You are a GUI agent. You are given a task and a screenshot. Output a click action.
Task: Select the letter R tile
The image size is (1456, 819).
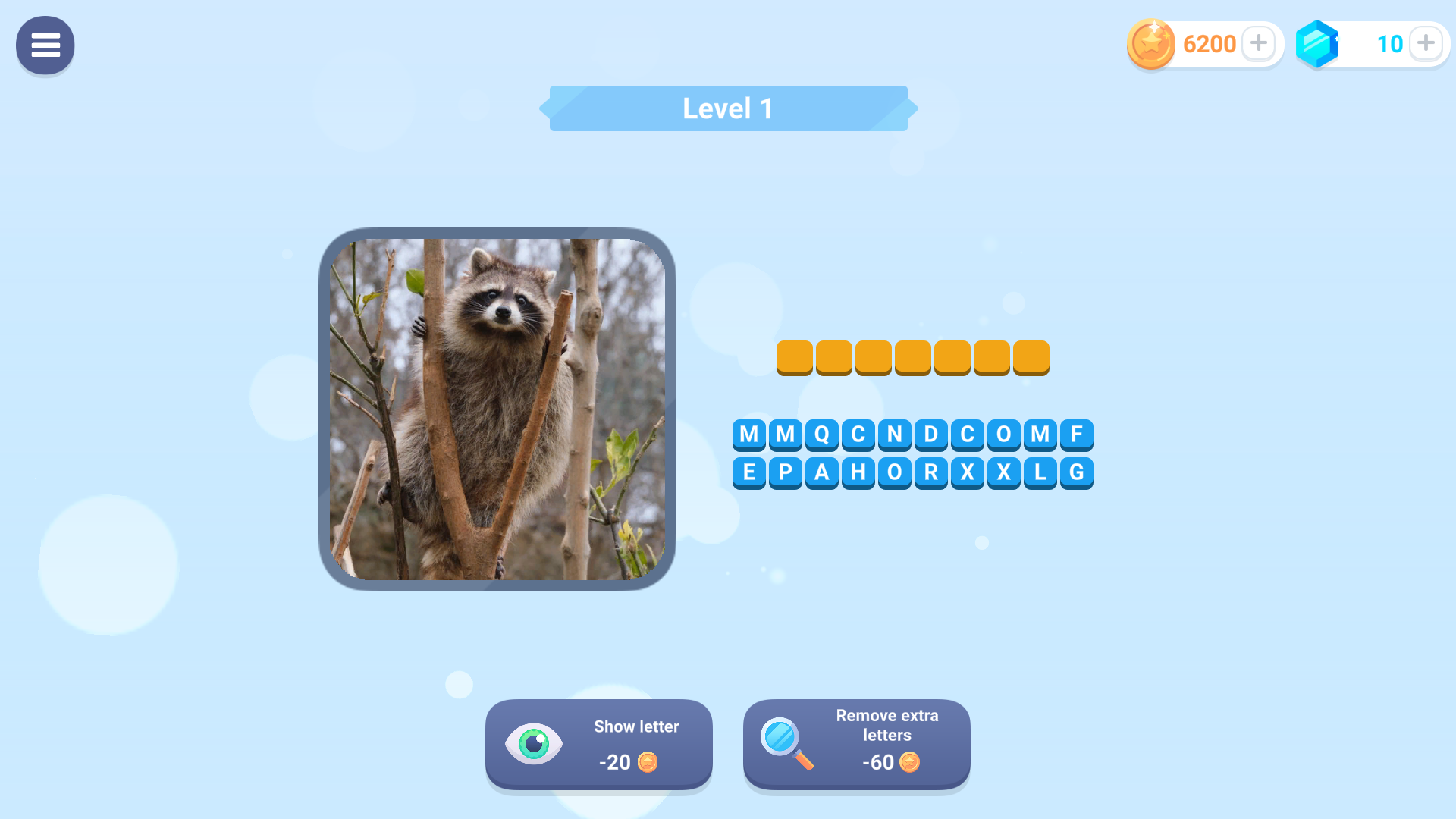(x=931, y=472)
